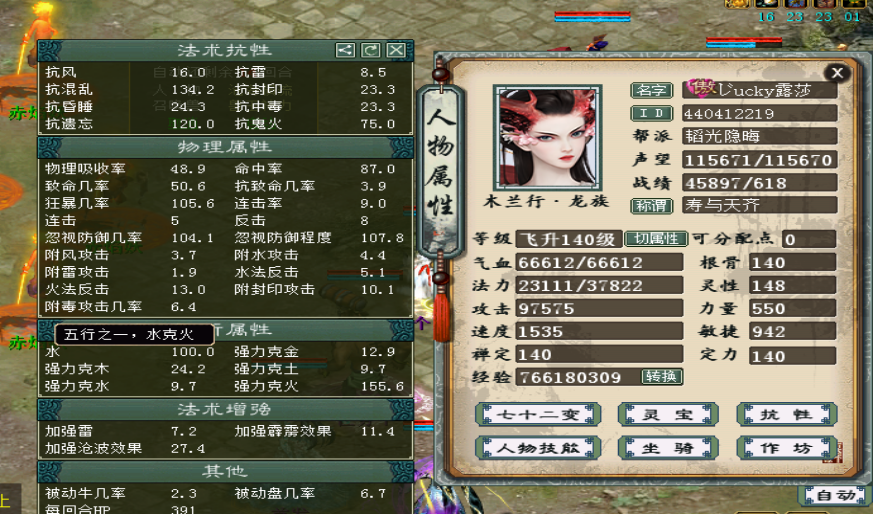Open the 灵宝 spirit treasure panel

pyautogui.click(x=655, y=414)
